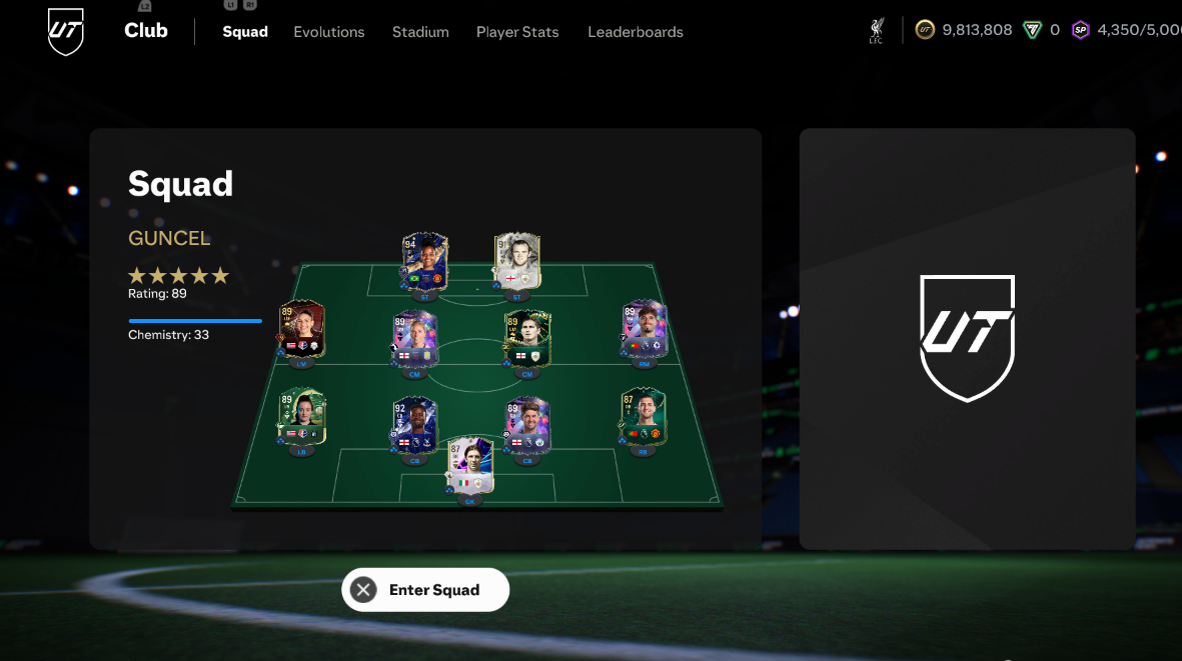This screenshot has width=1182, height=661.
Task: Select the 94-rated striker card
Action: tap(424, 262)
